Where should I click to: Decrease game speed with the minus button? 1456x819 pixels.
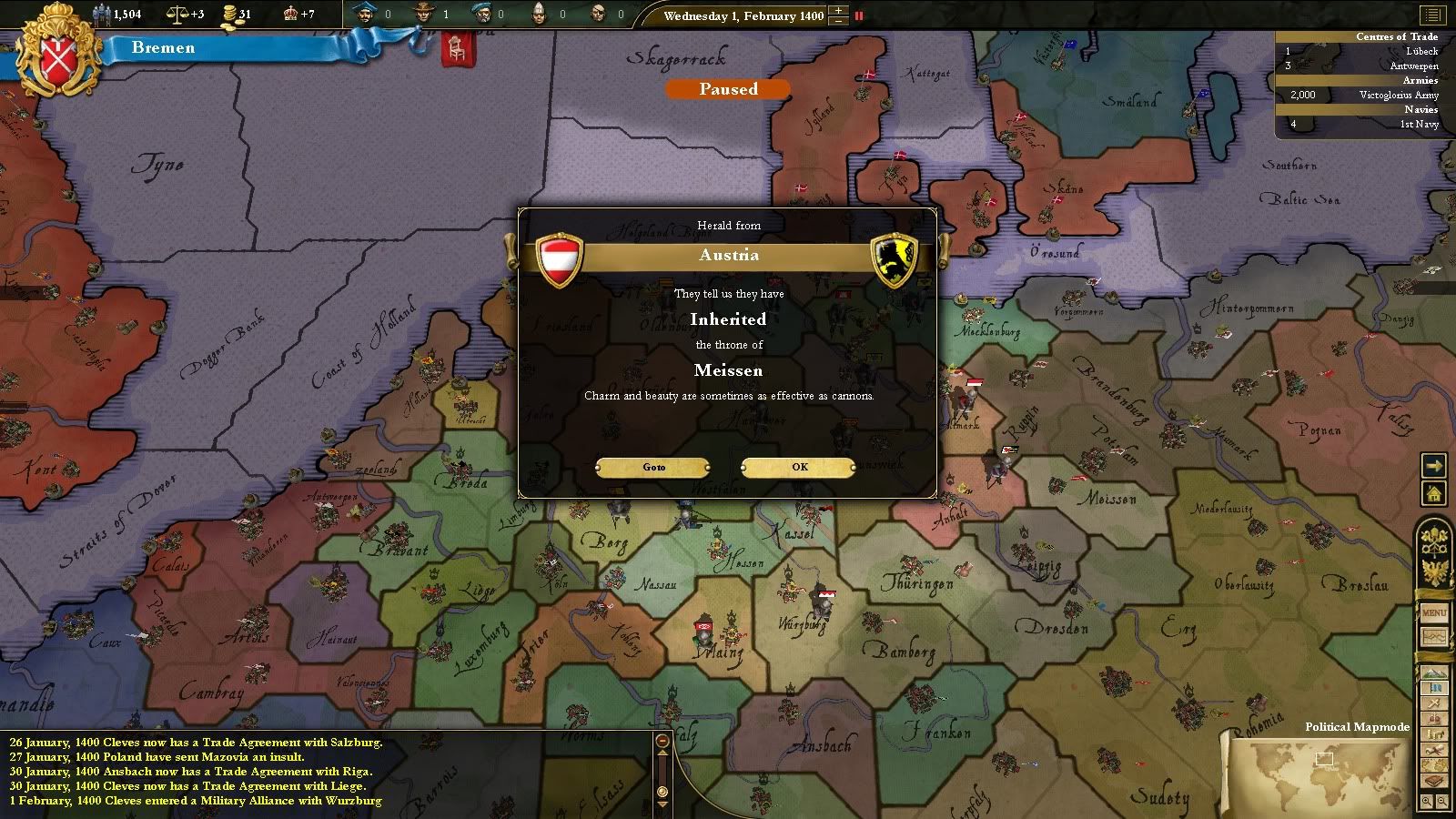[838, 21]
